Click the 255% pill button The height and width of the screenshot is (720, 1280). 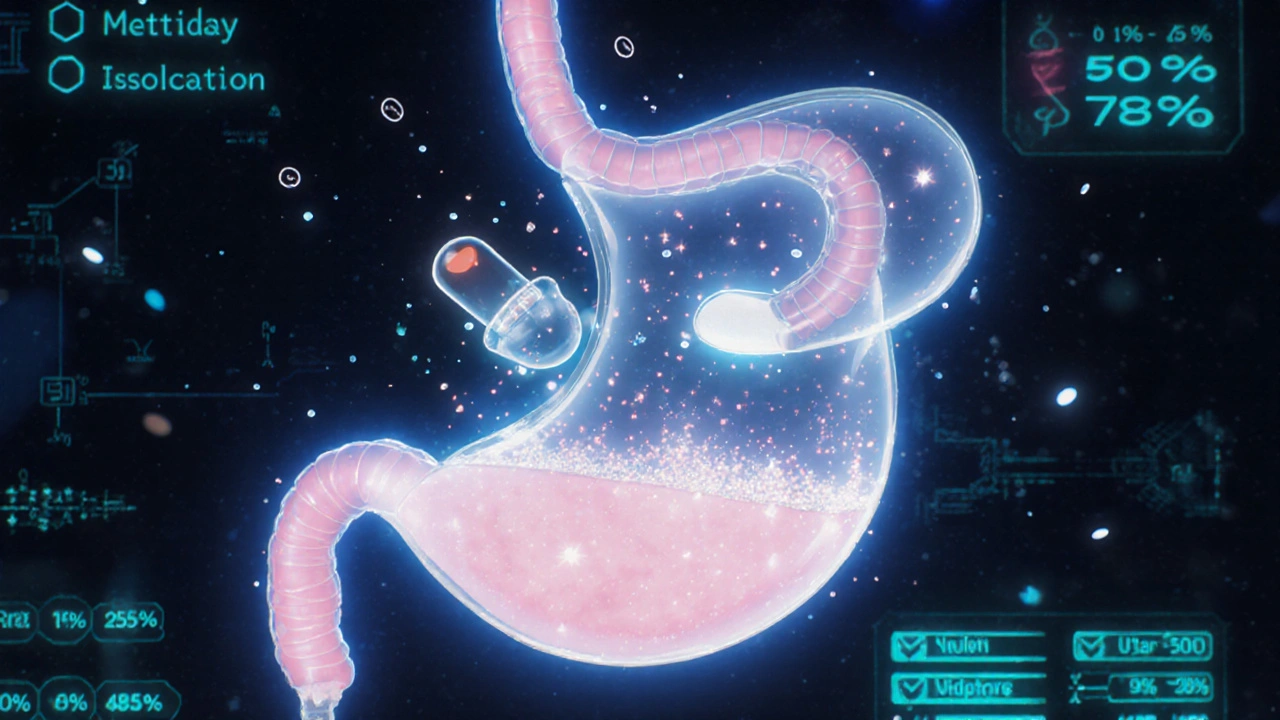coord(128,620)
